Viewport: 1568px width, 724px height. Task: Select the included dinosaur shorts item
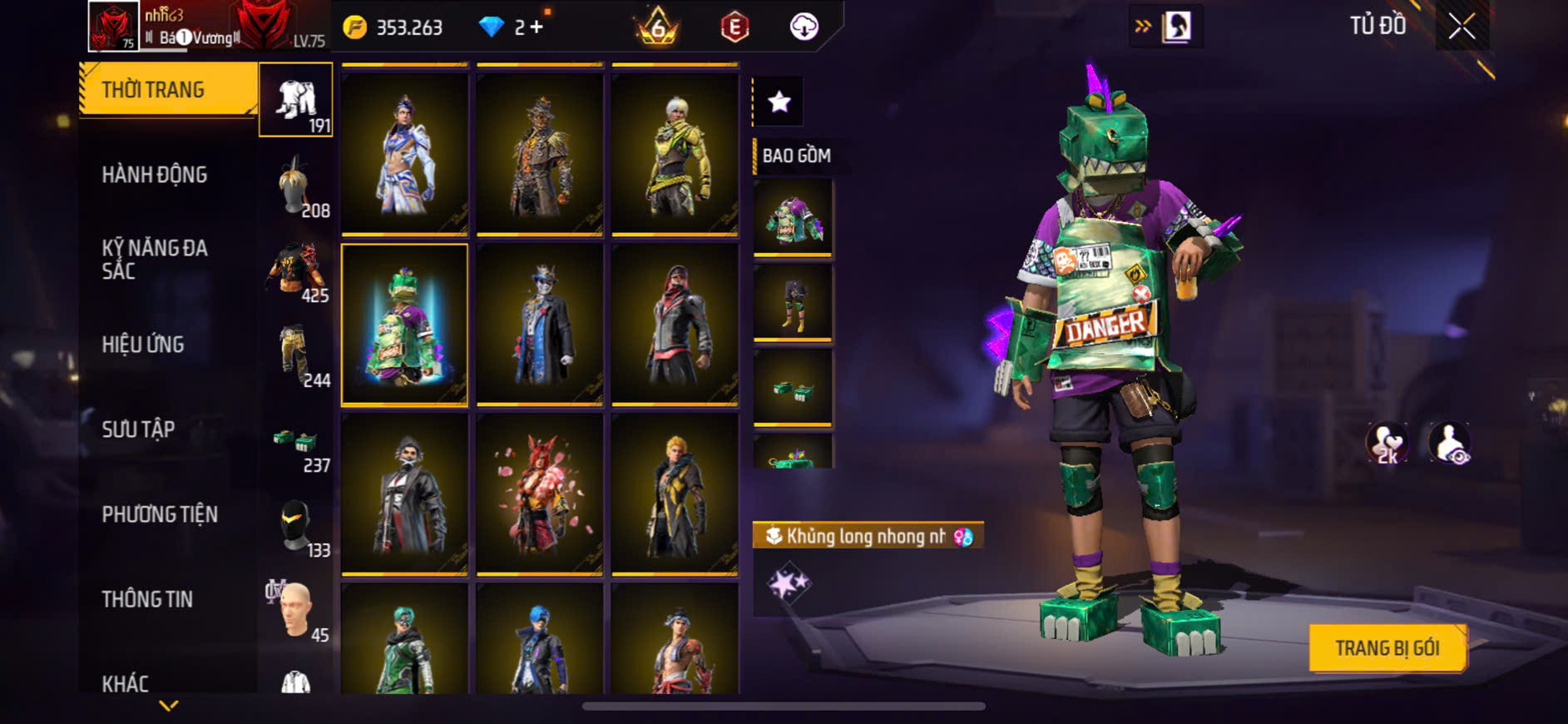tap(793, 303)
